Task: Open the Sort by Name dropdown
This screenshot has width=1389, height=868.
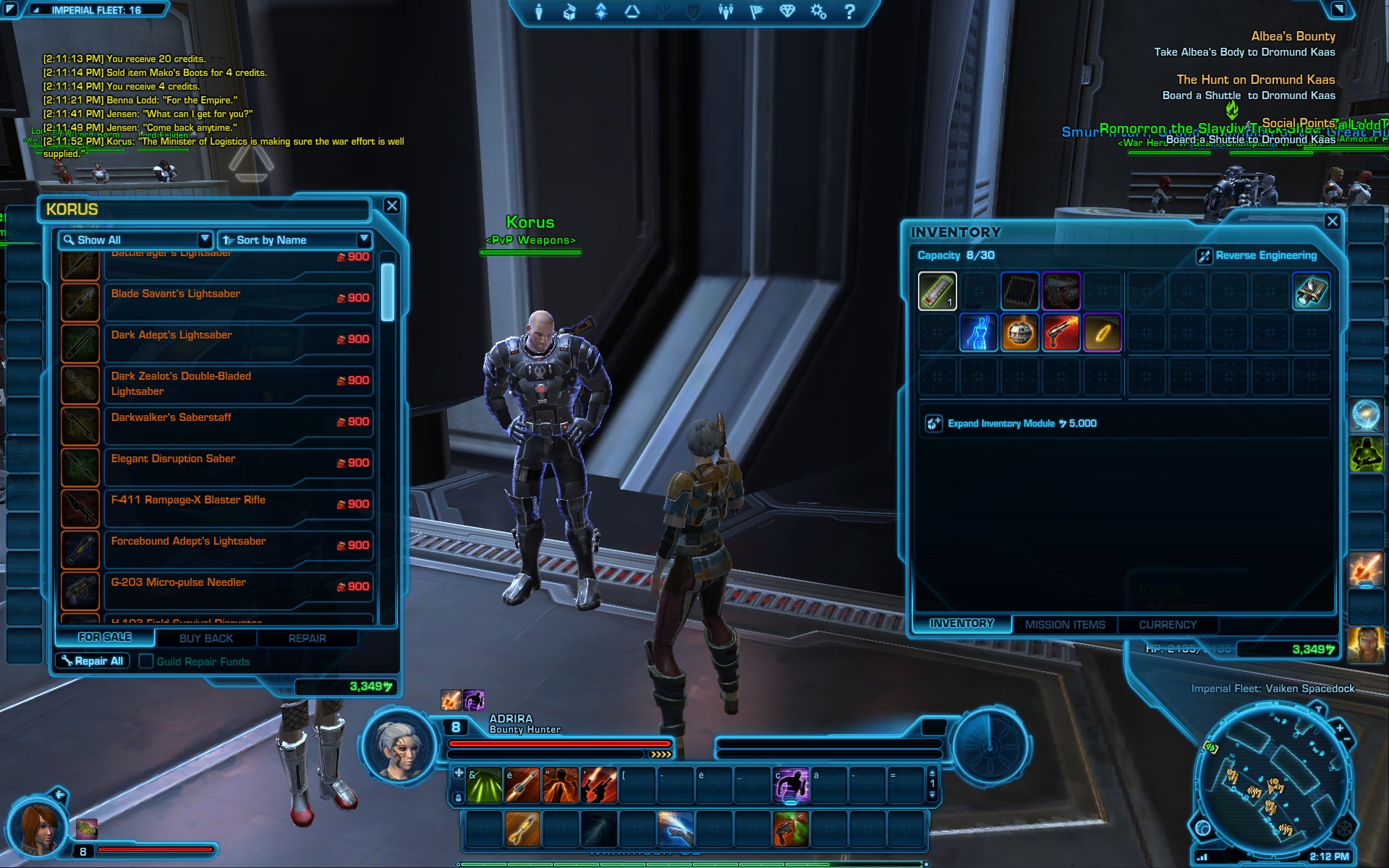Action: coord(295,240)
